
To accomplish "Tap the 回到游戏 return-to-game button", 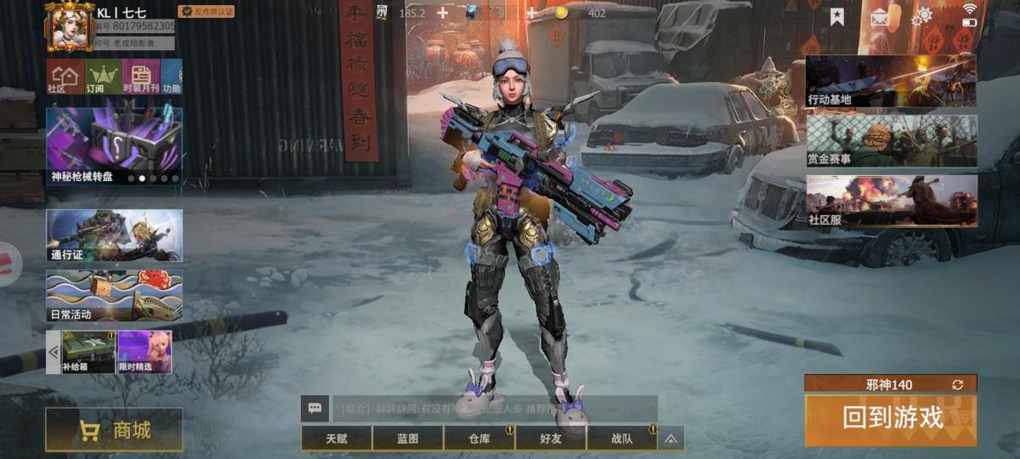I will 891,419.
